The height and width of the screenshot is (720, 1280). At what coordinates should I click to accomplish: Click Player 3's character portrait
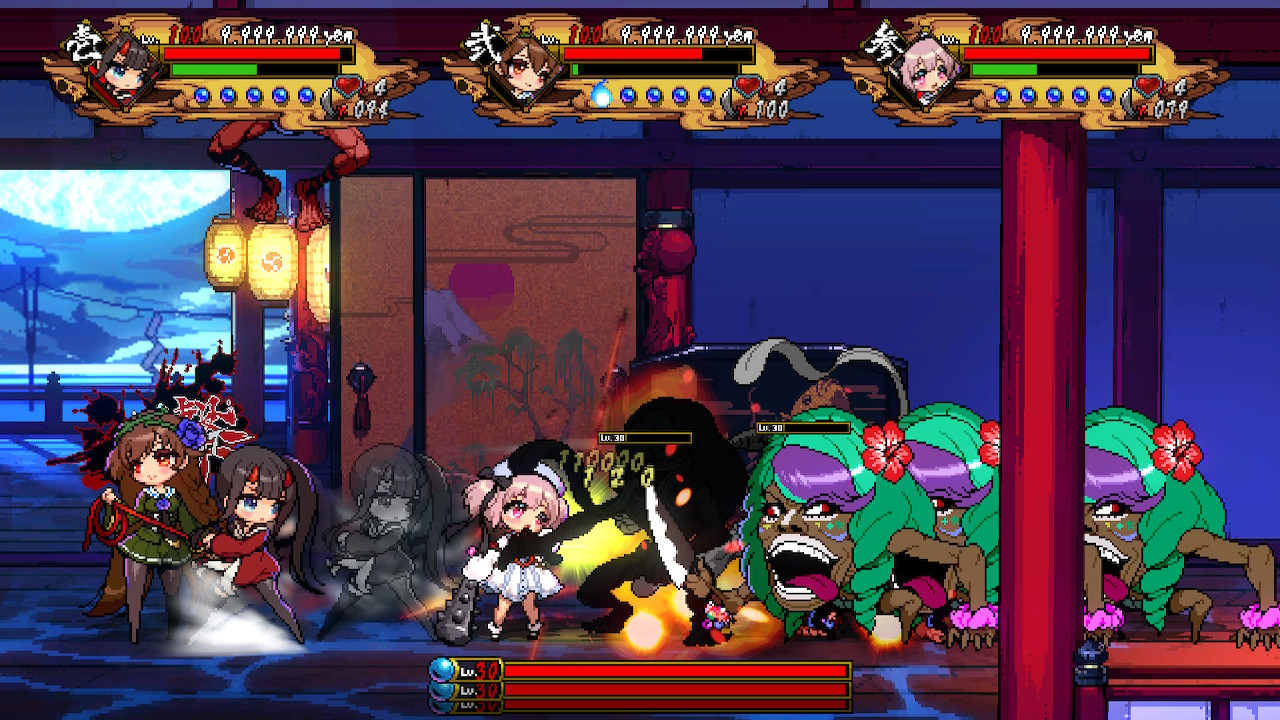point(925,72)
